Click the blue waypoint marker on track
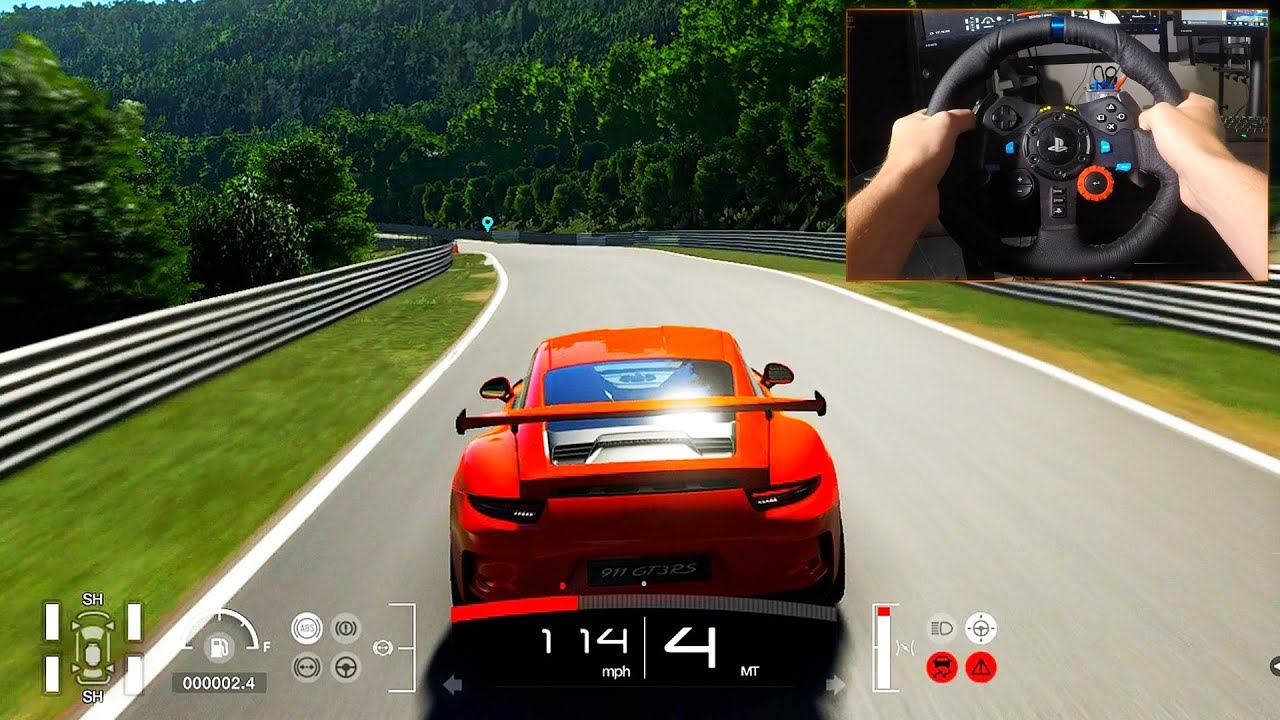This screenshot has height=720, width=1280. (x=487, y=224)
